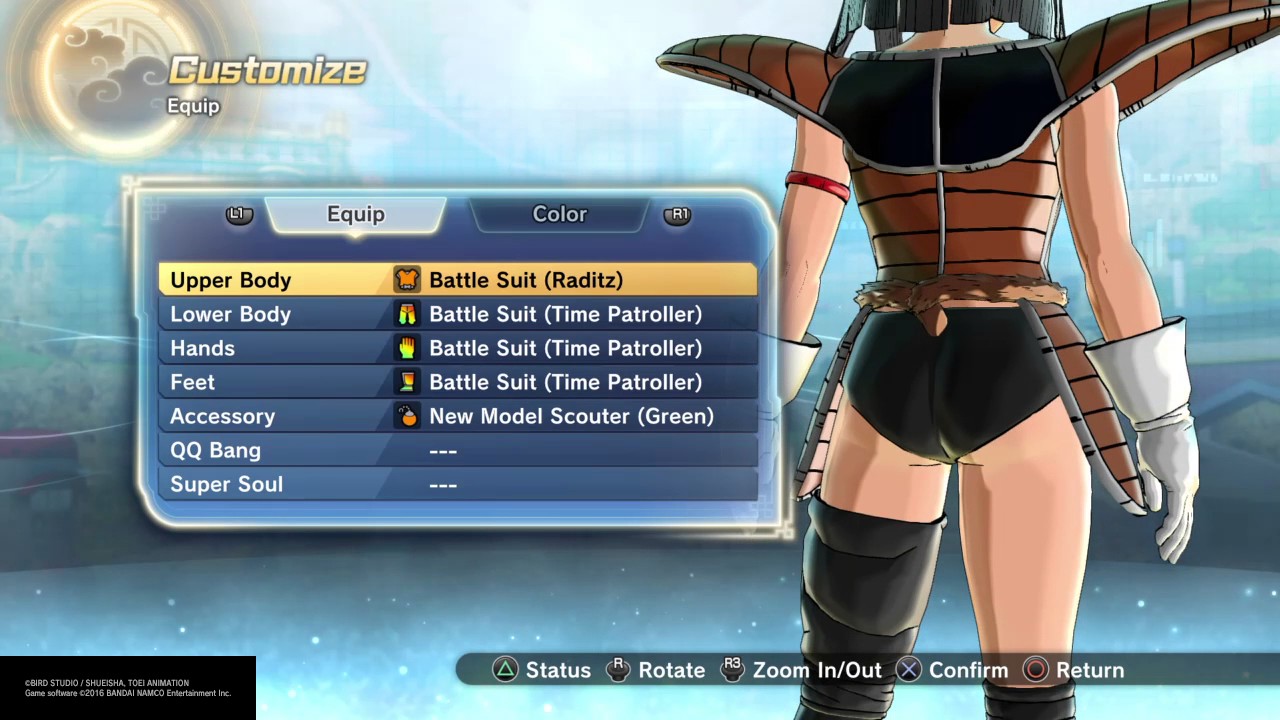Open the Lower Body equipment slot
This screenshot has height=720, width=1280.
click(457, 314)
